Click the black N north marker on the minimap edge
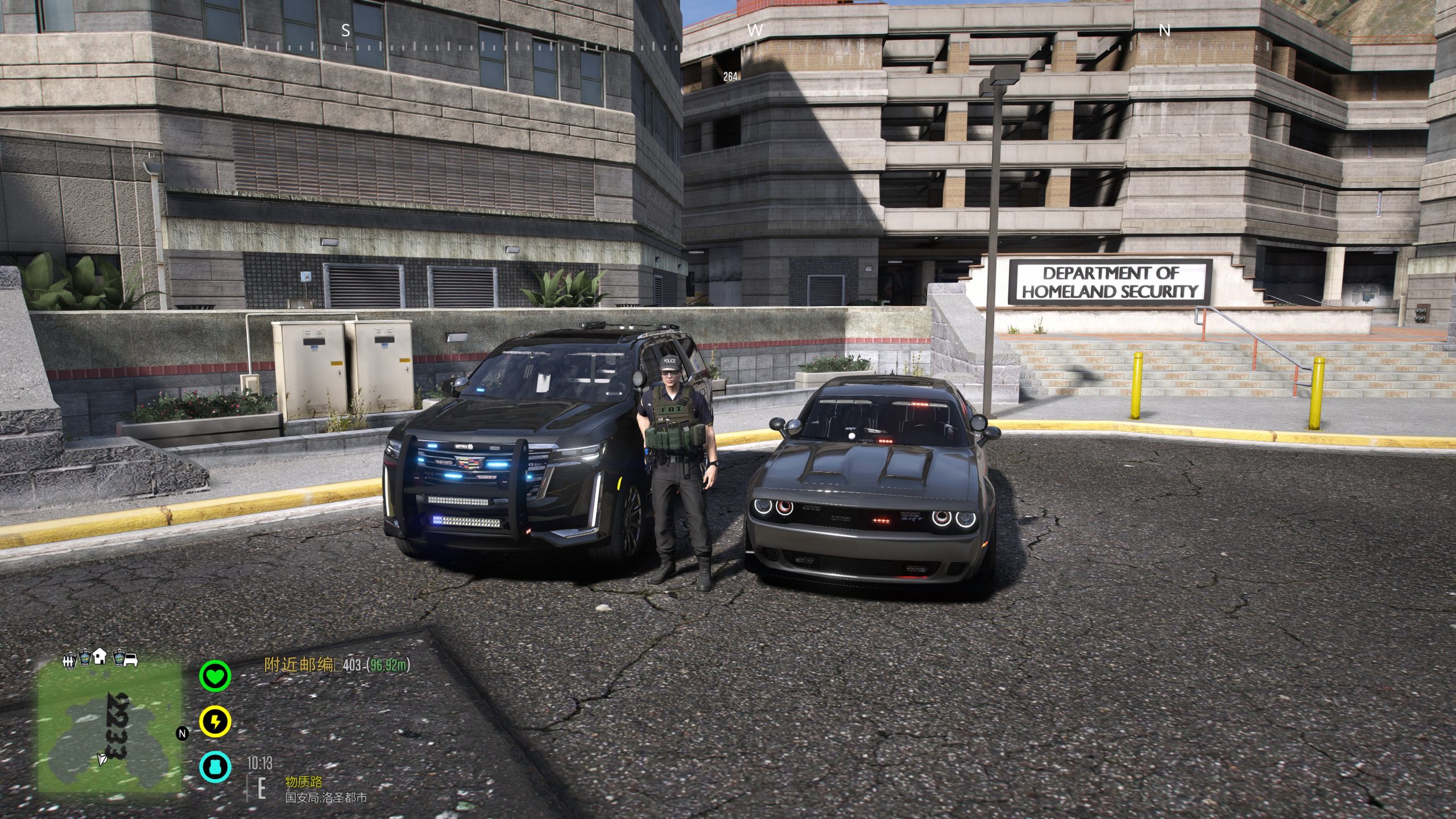This screenshot has height=819, width=1456. [183, 734]
